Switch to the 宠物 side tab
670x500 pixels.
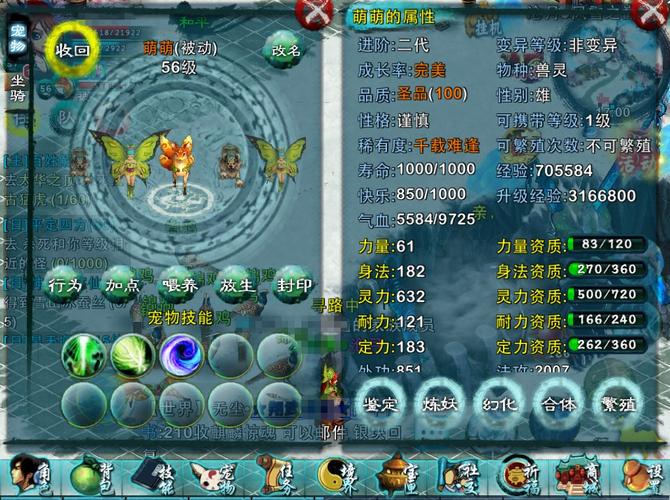point(17,42)
